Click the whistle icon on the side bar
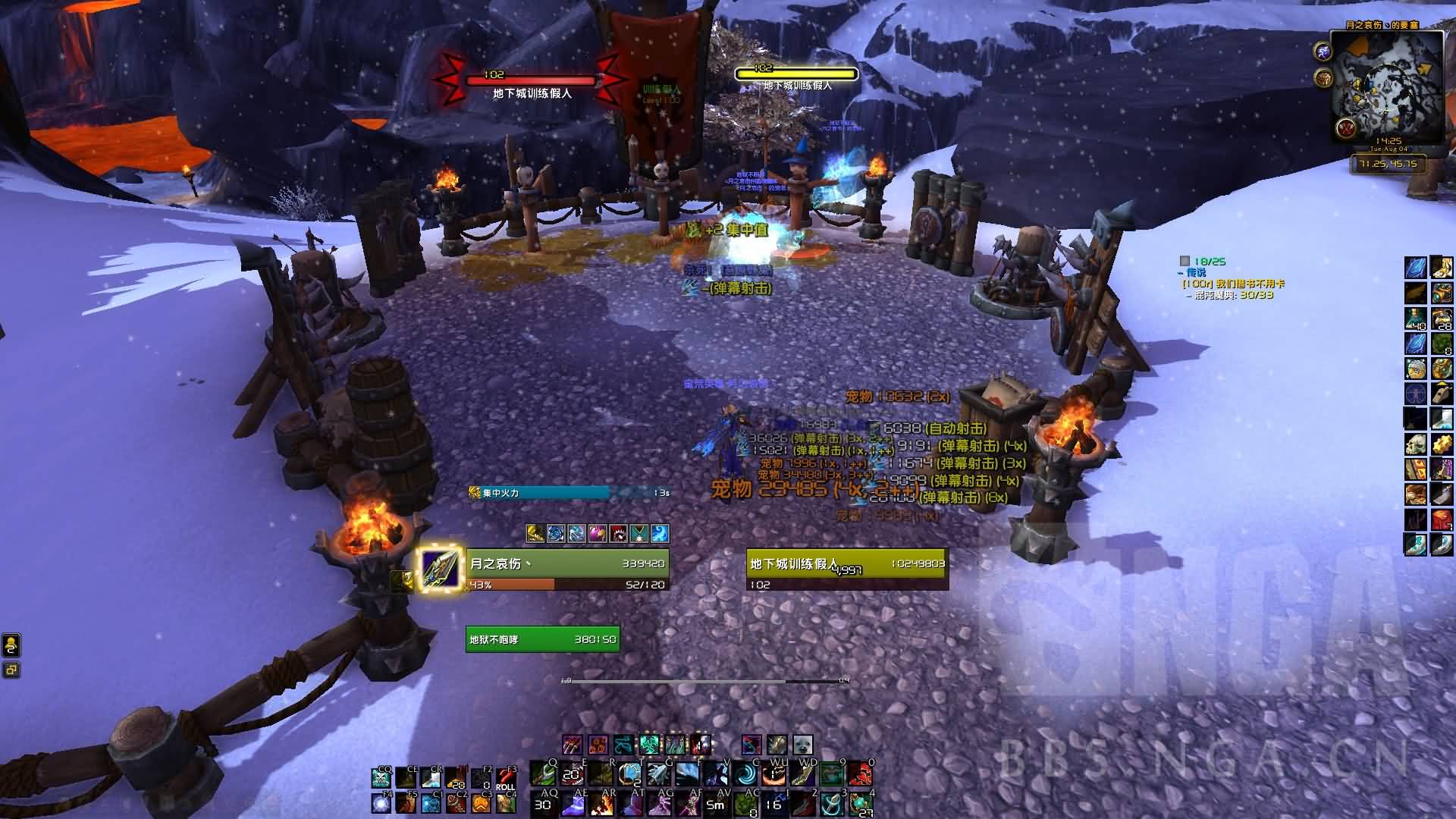 point(1442,394)
